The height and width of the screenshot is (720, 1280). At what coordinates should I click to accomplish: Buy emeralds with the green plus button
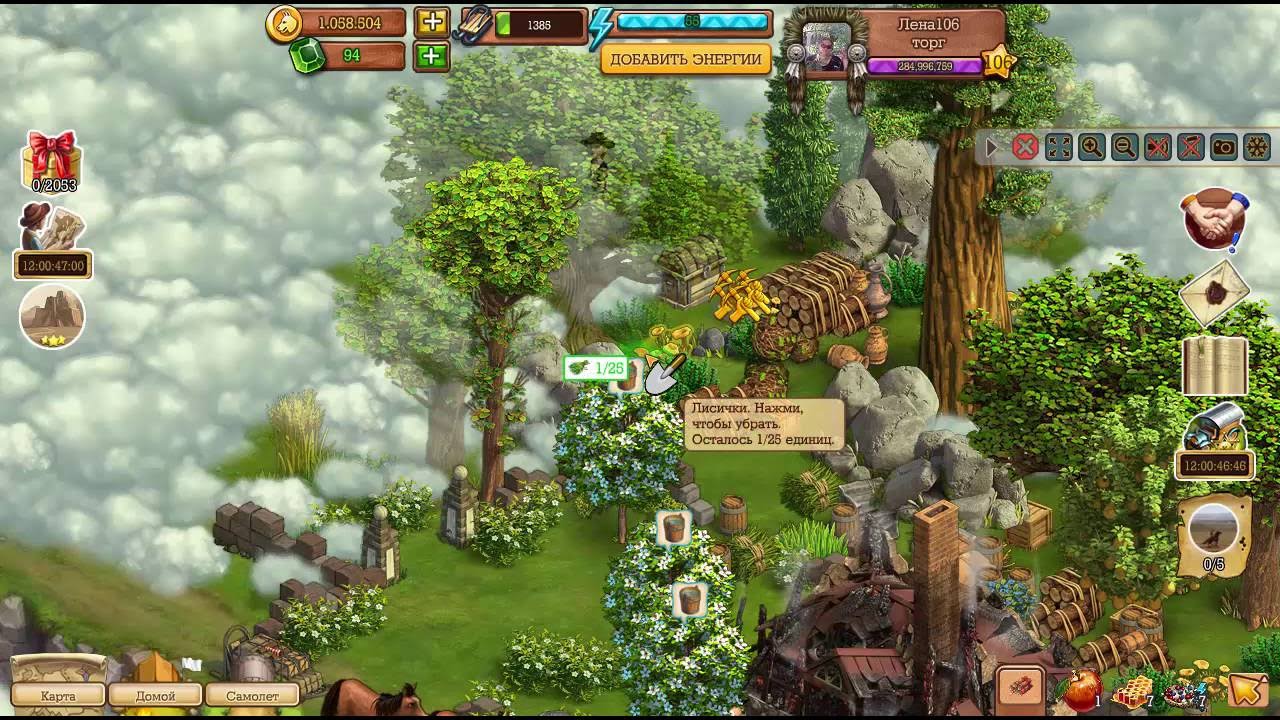pos(432,56)
